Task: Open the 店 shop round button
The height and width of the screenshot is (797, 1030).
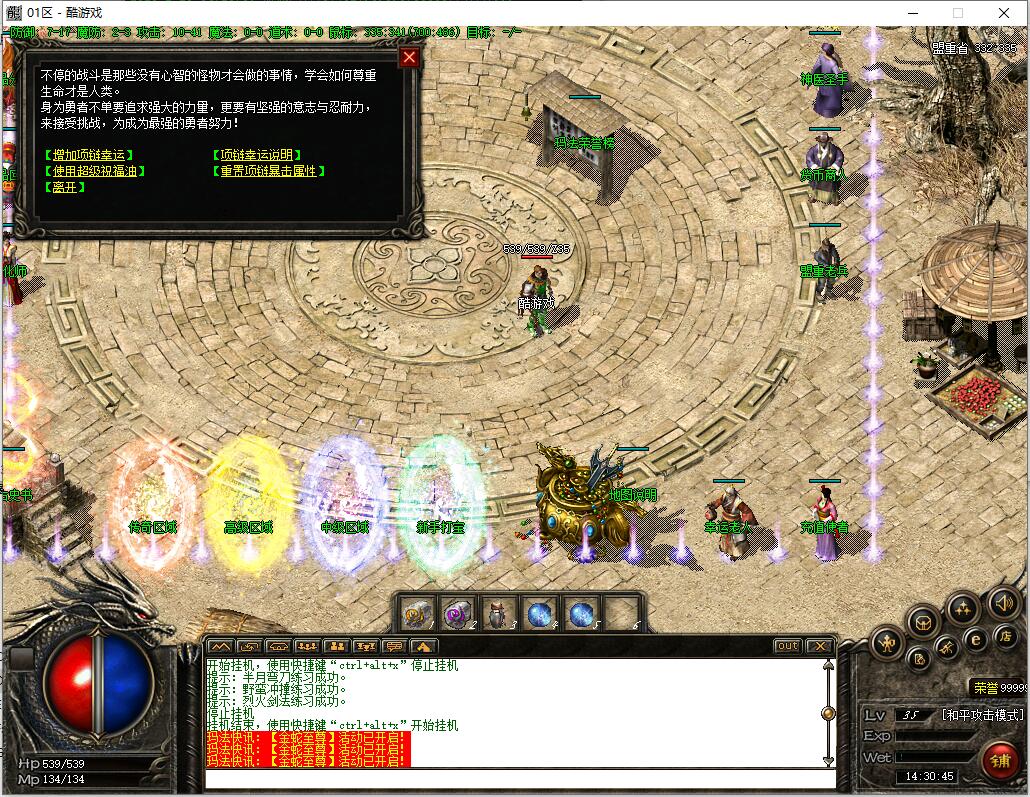Action: point(1007,636)
